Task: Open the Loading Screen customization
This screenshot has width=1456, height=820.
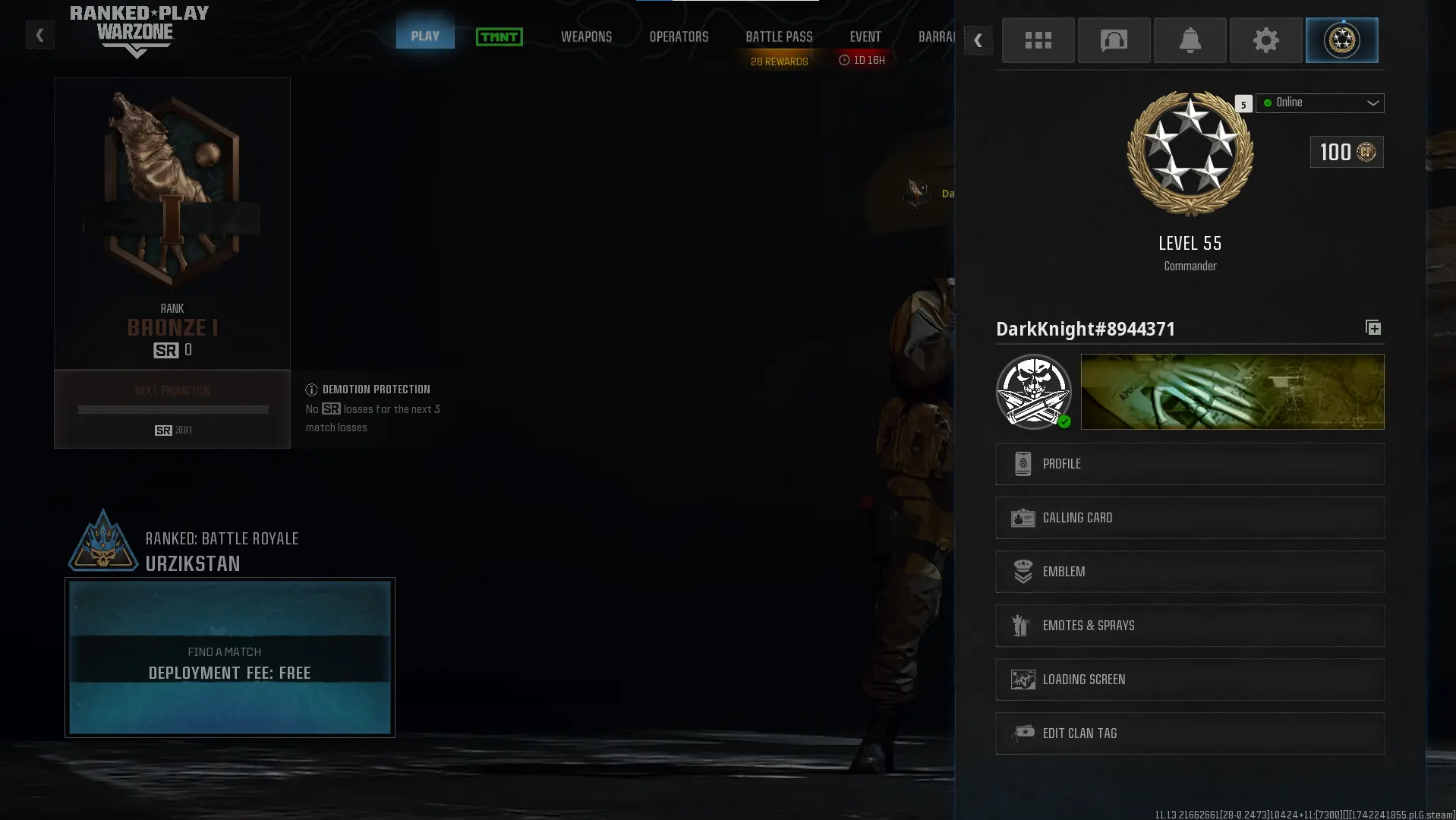Action: point(1189,679)
